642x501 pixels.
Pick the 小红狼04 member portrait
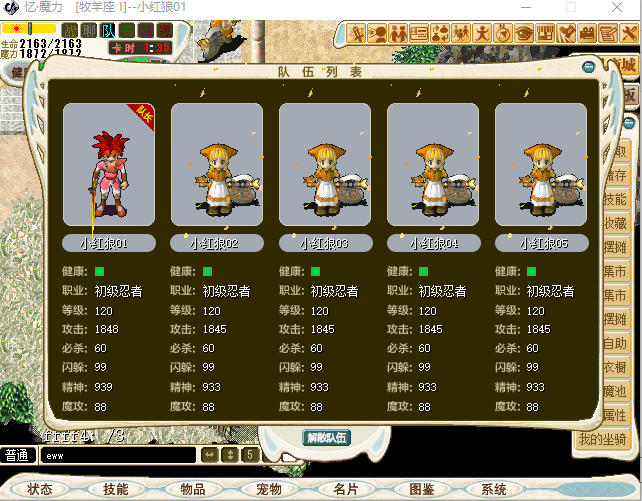click(x=433, y=165)
